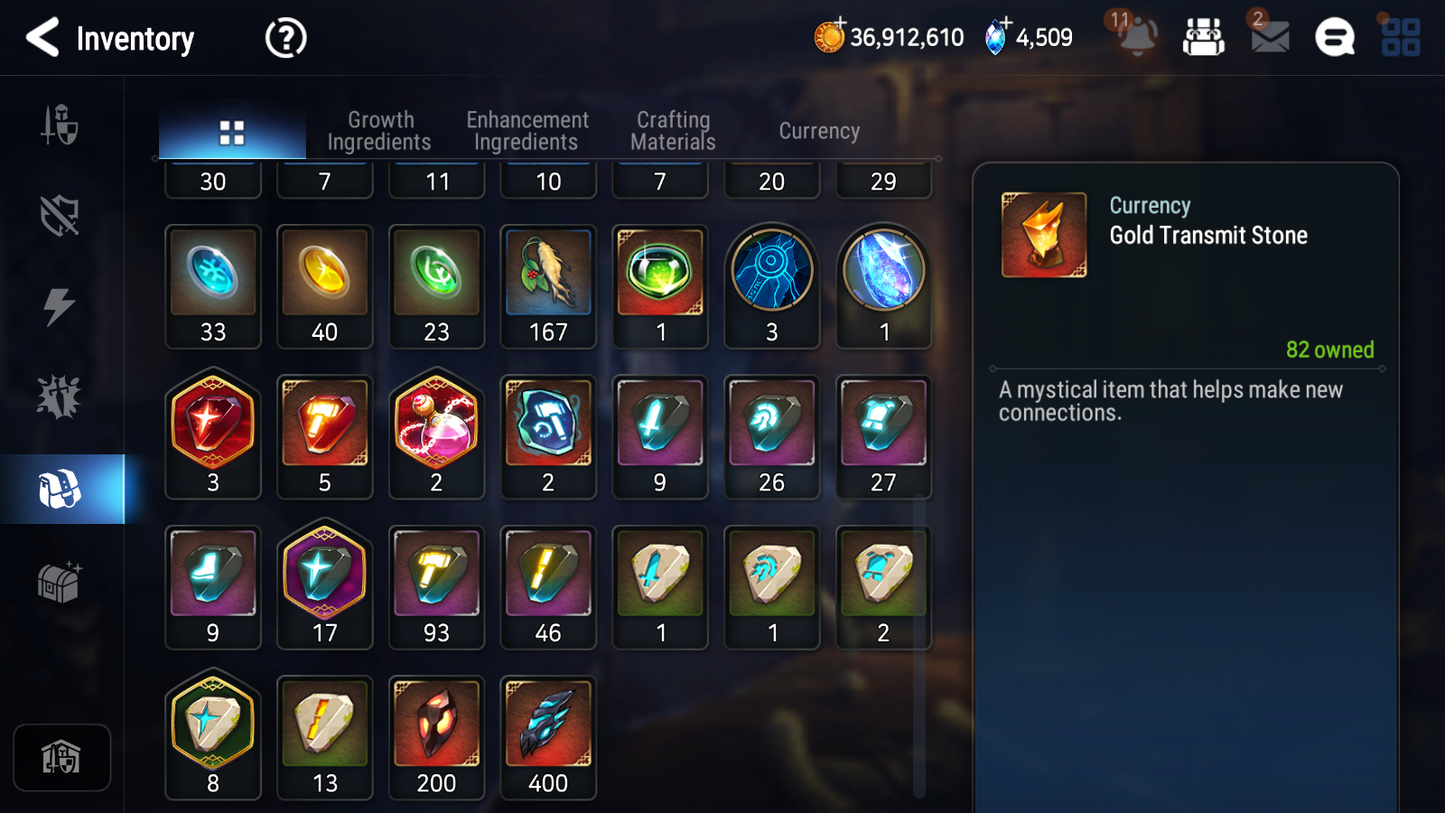Screen dimensions: 1445x813
Task: Go back from the Inventory screen
Action: [42, 38]
